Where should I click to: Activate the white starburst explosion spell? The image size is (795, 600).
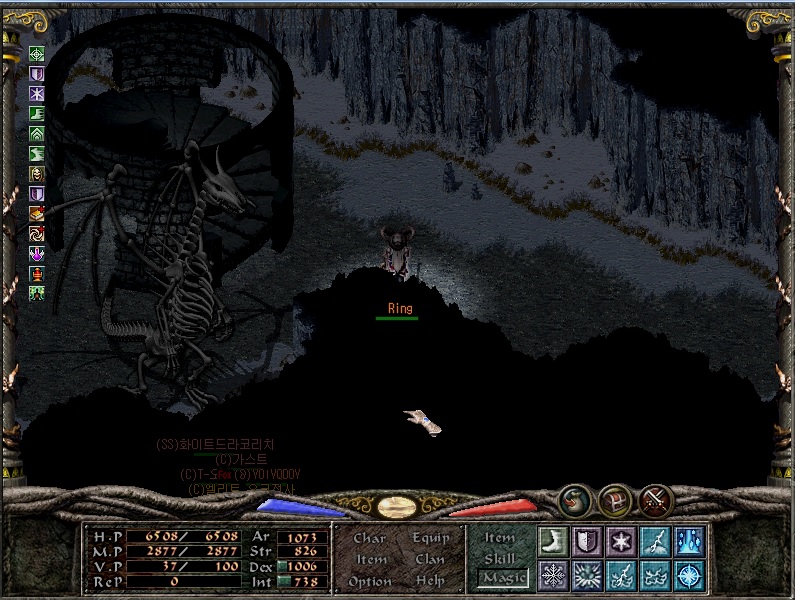tap(588, 575)
